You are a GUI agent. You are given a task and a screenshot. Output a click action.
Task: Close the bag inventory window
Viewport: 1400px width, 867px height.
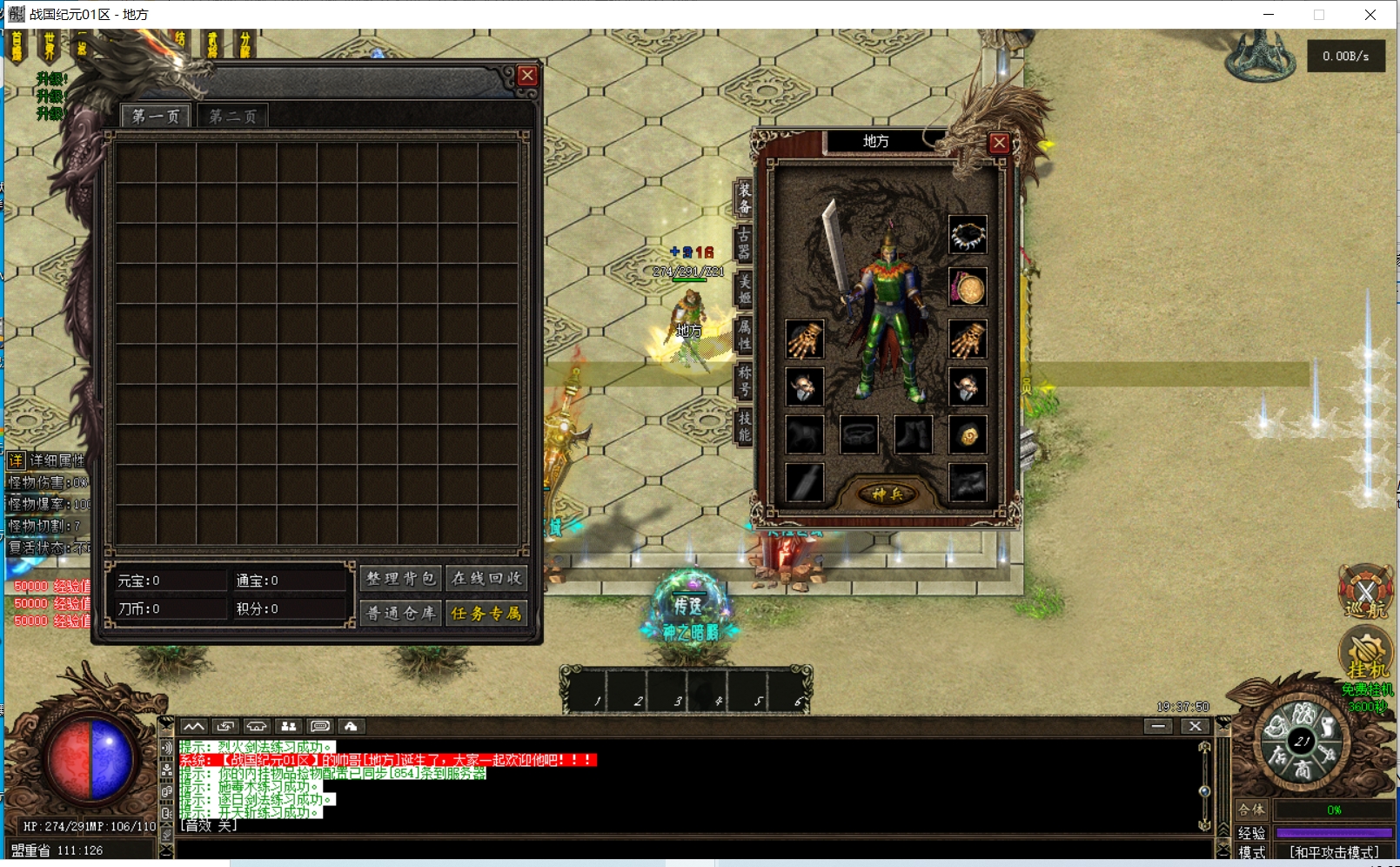(526, 76)
